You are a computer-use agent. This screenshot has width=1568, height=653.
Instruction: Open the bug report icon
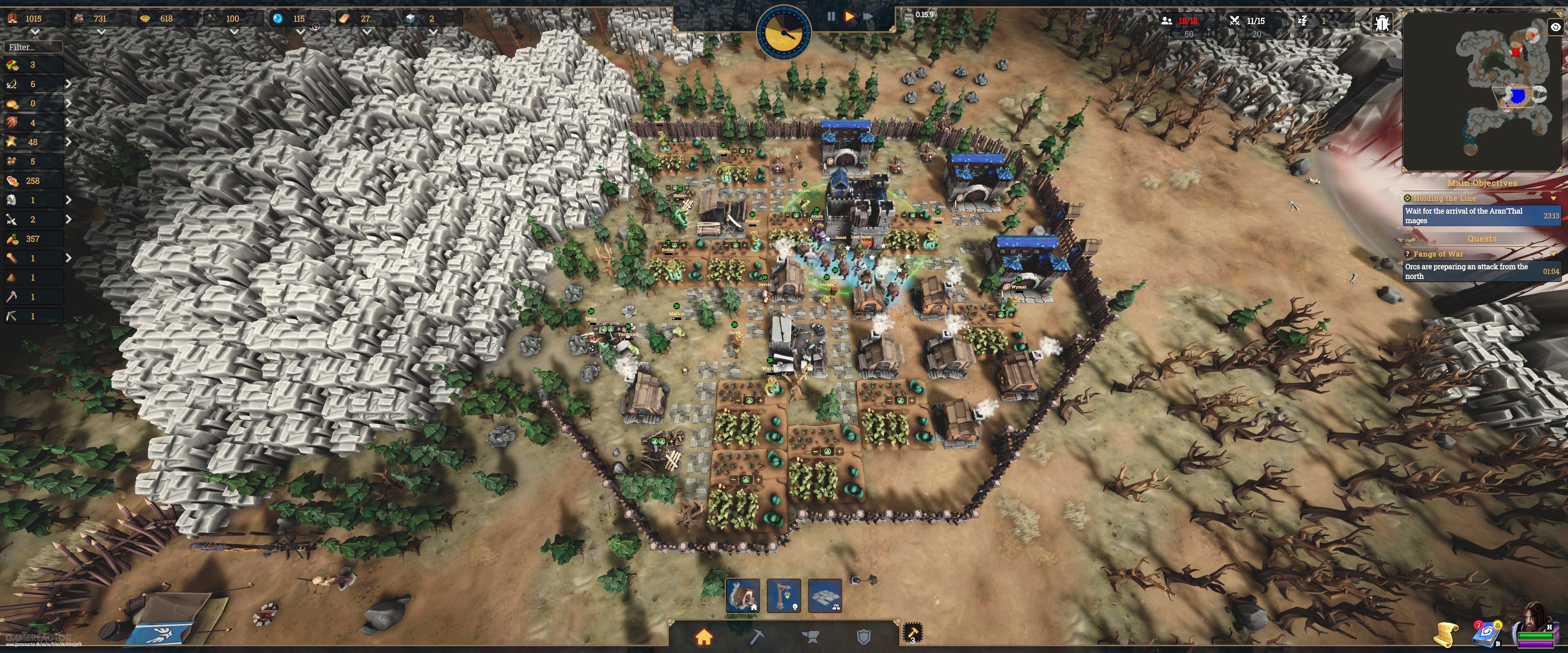coord(1382,23)
